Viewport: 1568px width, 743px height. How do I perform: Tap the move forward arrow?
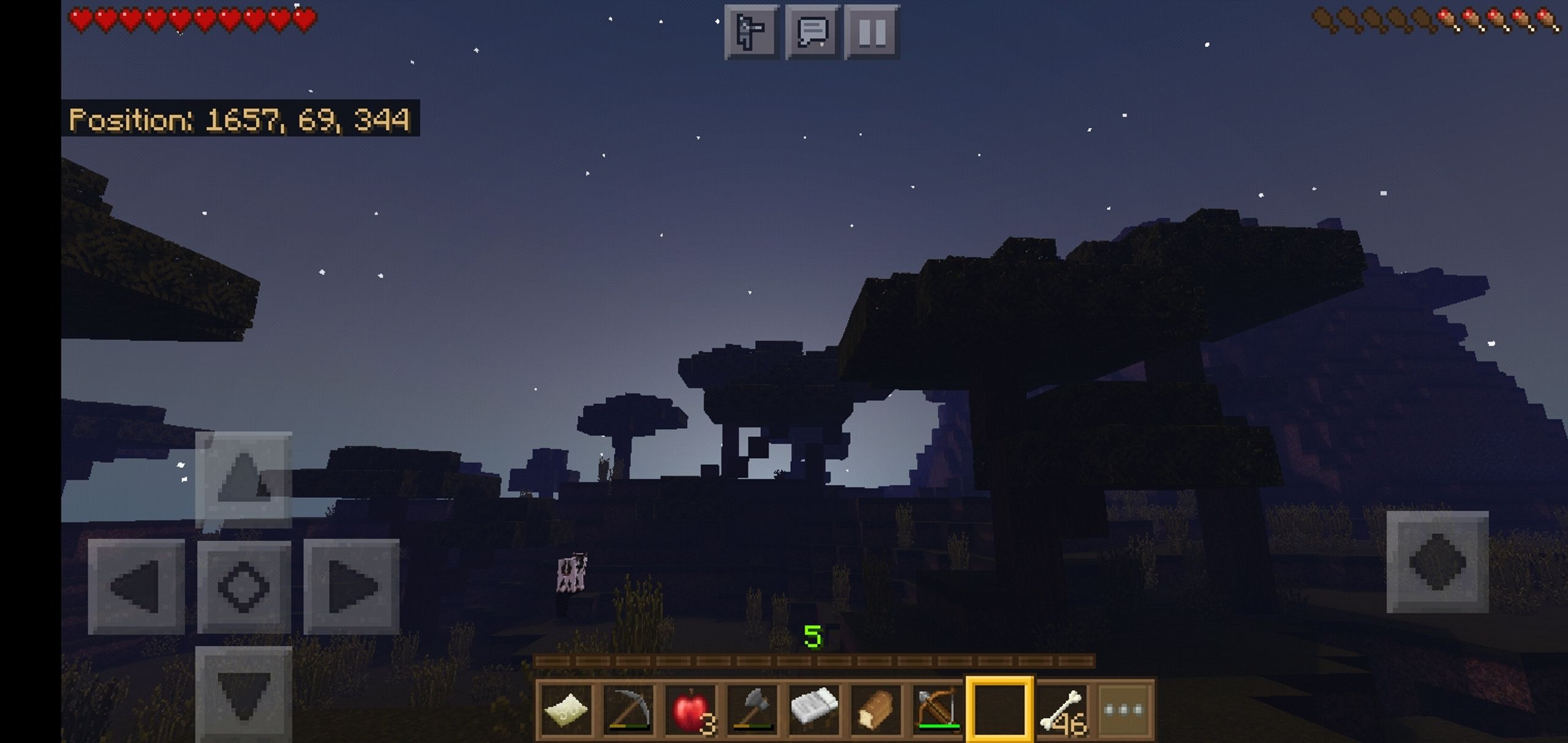[x=244, y=479]
